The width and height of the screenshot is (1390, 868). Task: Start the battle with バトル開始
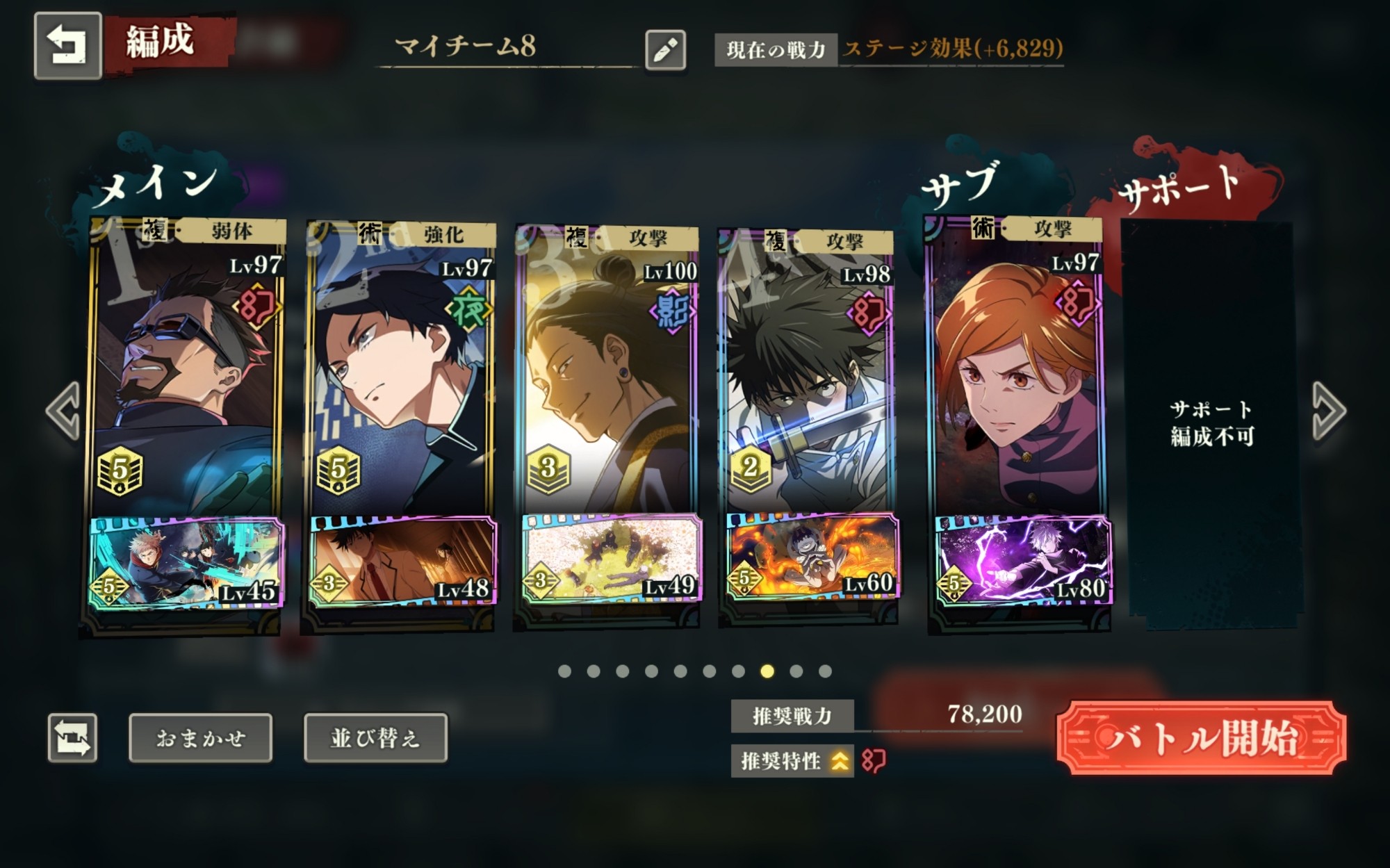click(1201, 738)
